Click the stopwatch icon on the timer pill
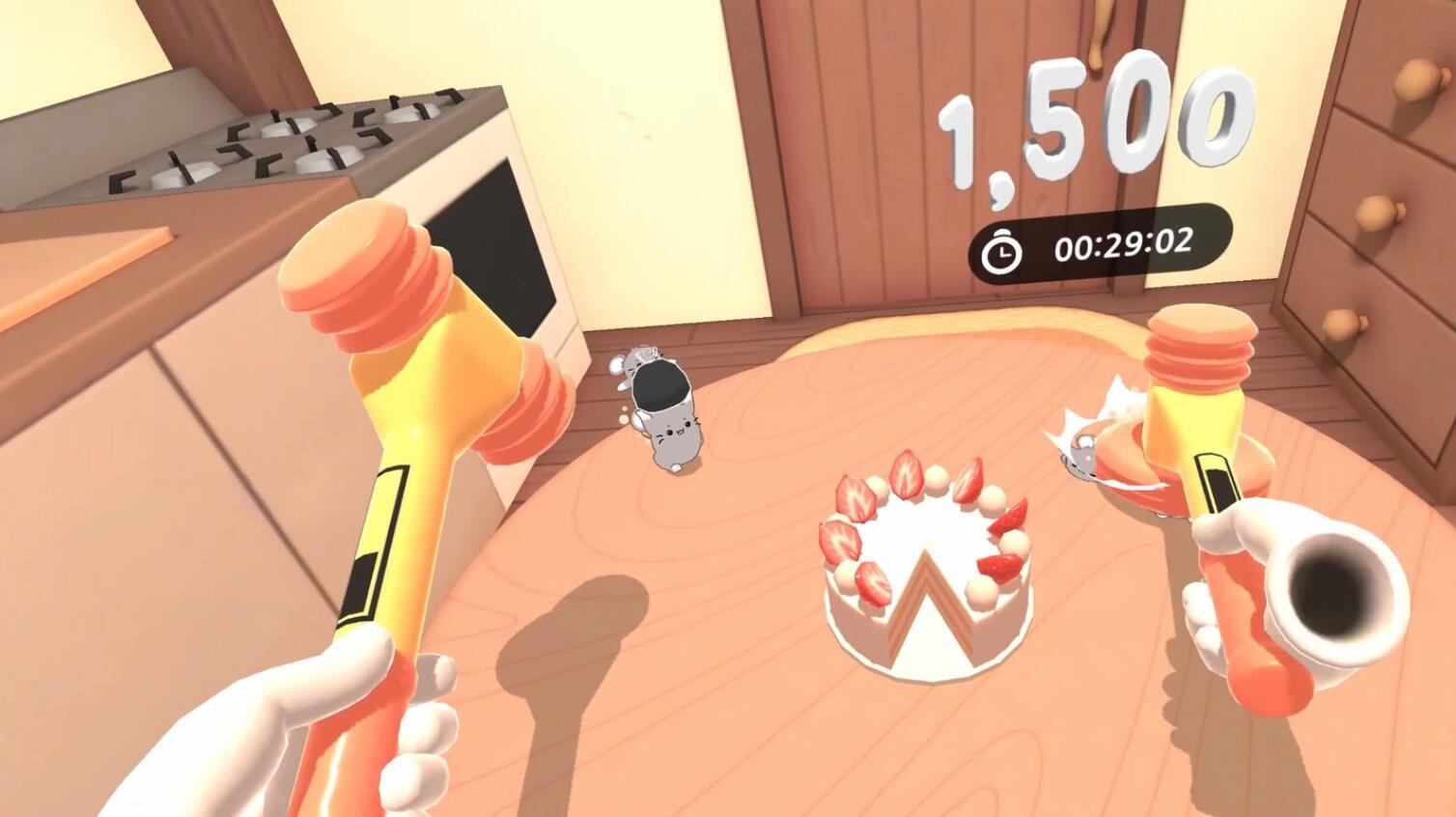Viewport: 1456px width, 817px height. point(1000,248)
